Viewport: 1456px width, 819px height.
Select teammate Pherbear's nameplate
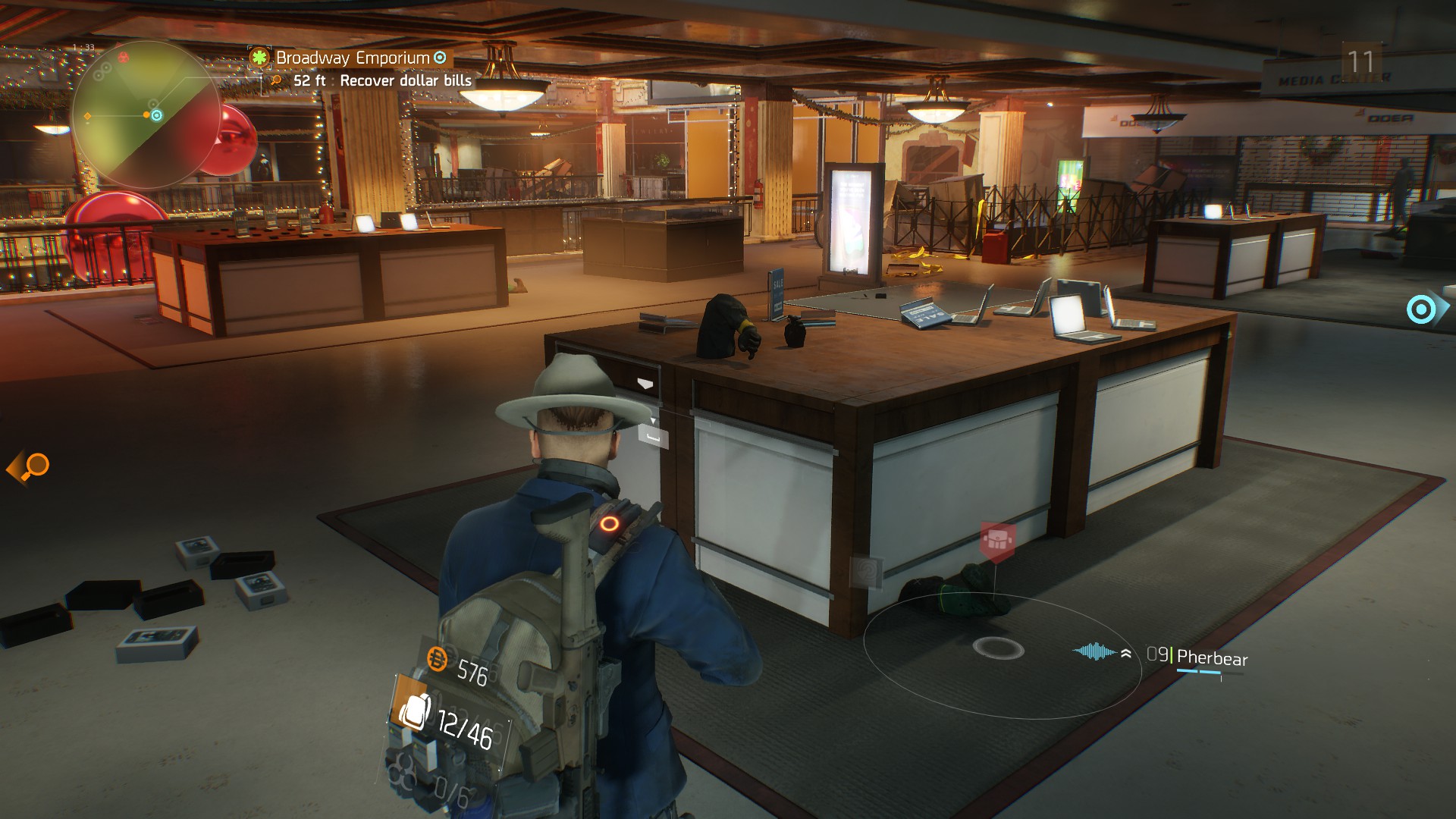[1211, 658]
